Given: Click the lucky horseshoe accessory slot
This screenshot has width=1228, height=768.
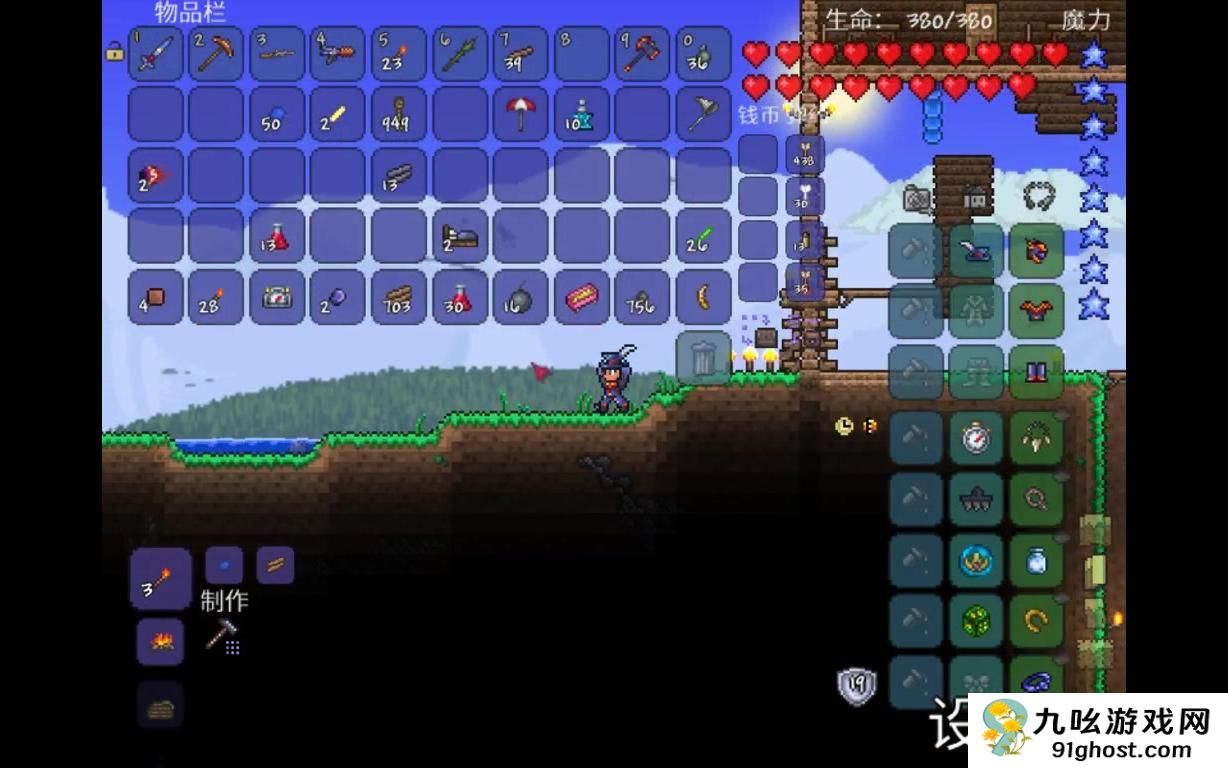Looking at the screenshot, I should click(1036, 622).
